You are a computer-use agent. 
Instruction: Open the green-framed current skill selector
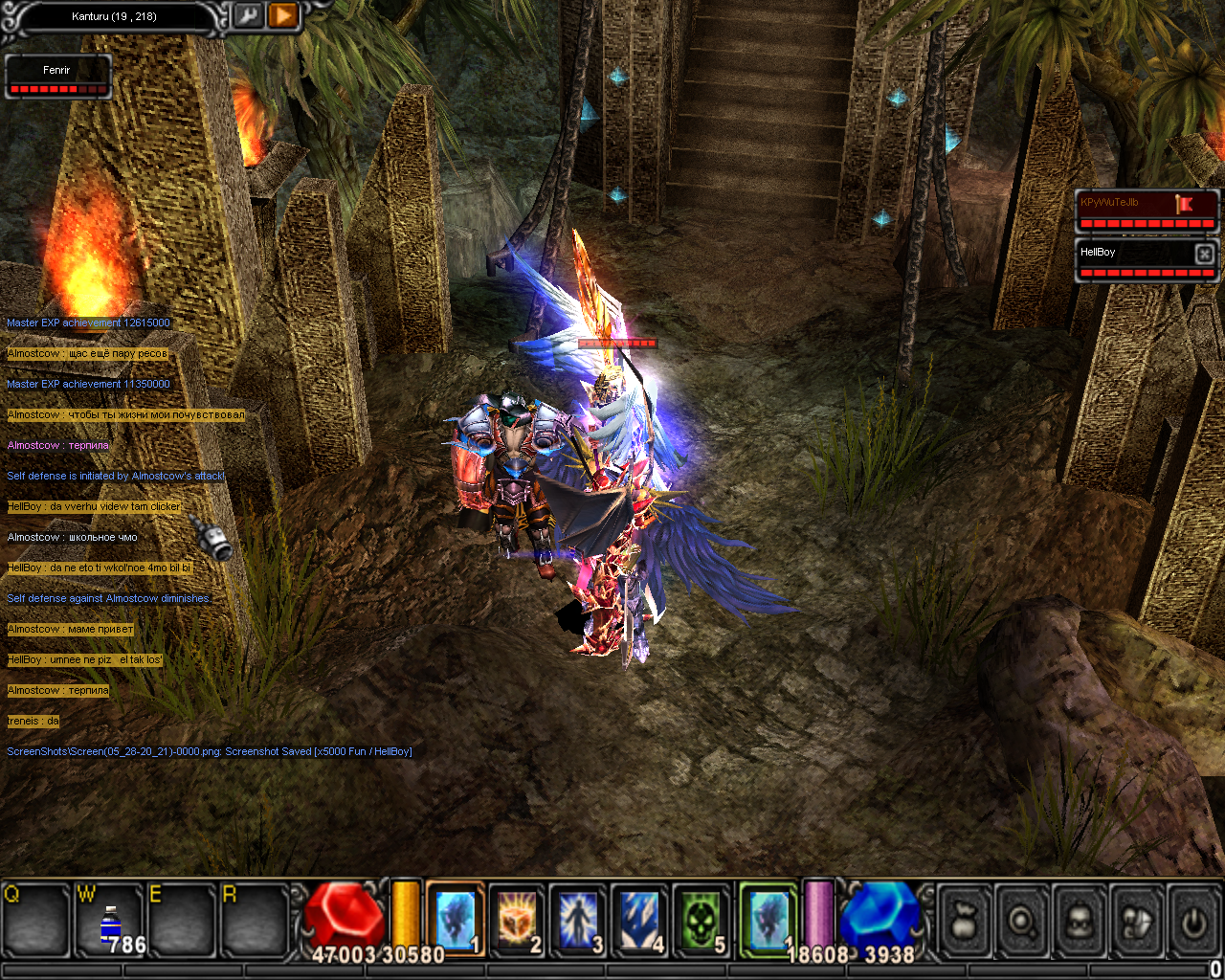pos(768,920)
